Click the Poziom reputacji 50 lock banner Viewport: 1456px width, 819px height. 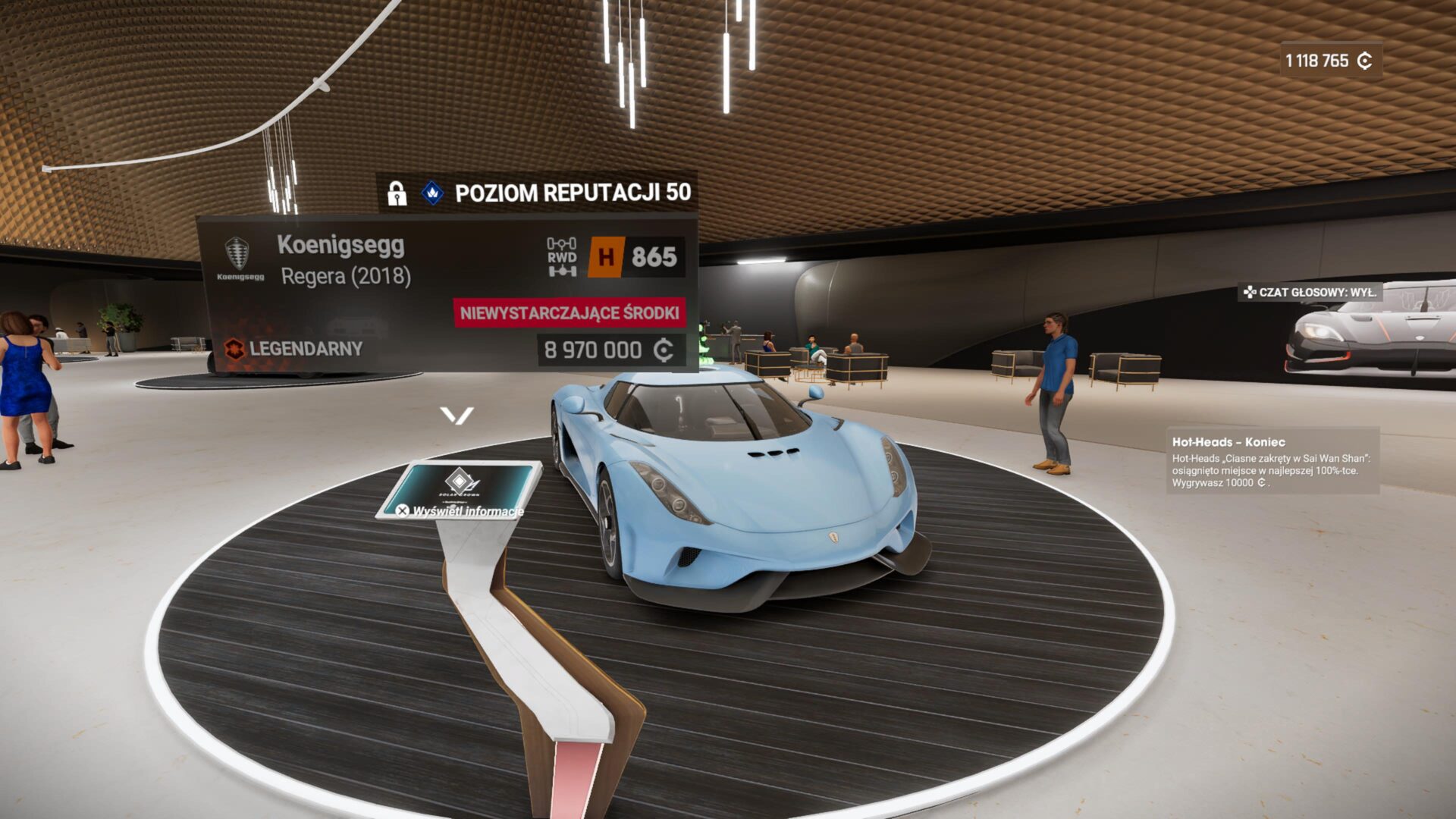click(x=537, y=193)
